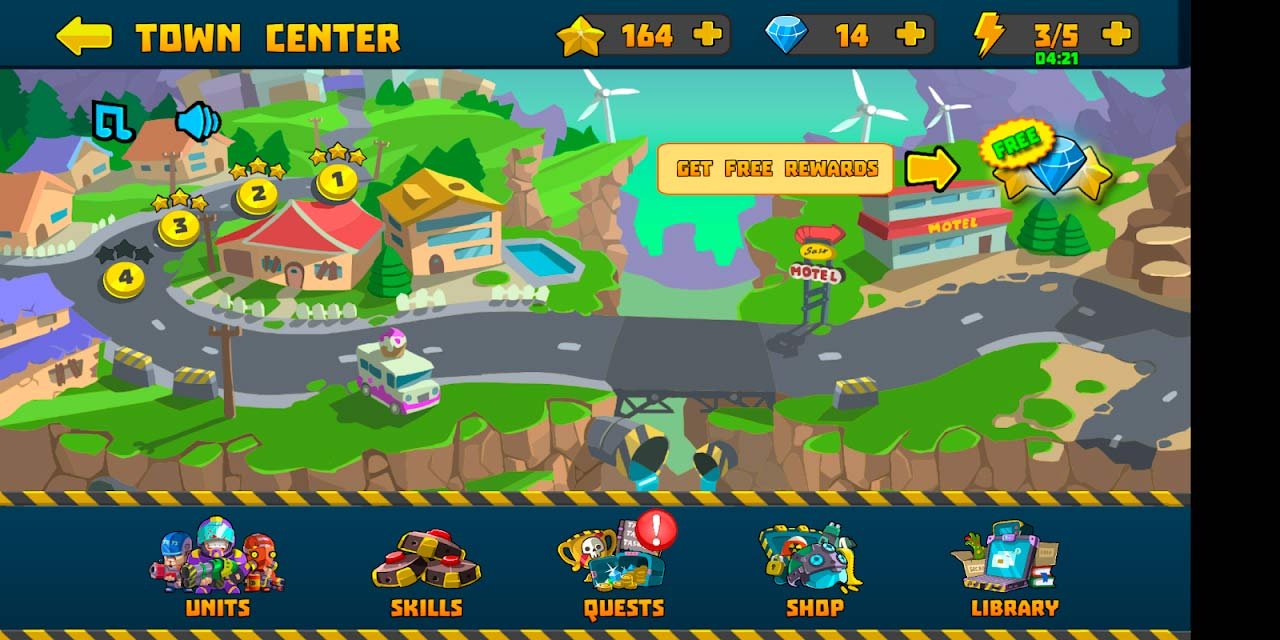1280x640 pixels.
Task: Add more stars with the plus button
Action: [707, 35]
